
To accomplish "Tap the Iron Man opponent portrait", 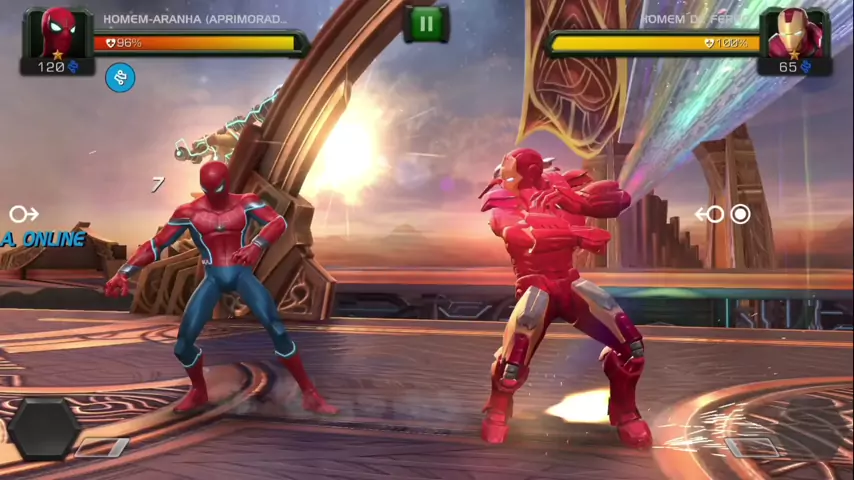I will coord(796,33).
